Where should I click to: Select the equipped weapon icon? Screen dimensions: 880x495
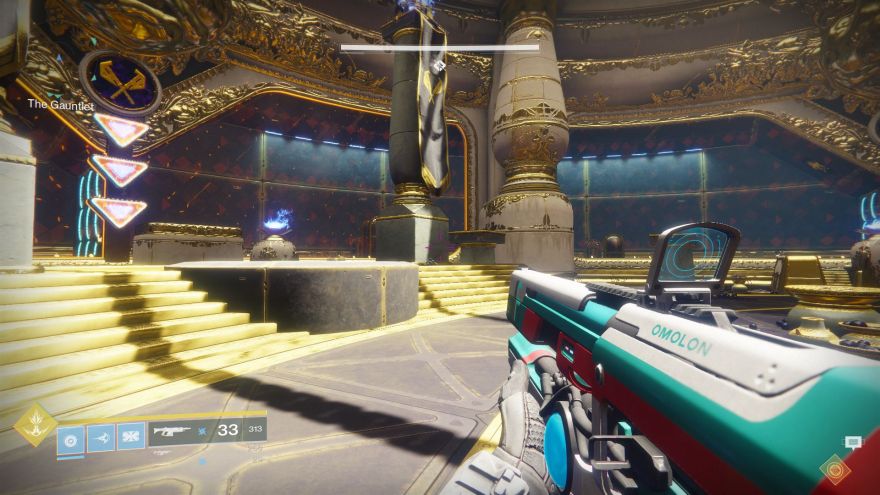coord(170,430)
